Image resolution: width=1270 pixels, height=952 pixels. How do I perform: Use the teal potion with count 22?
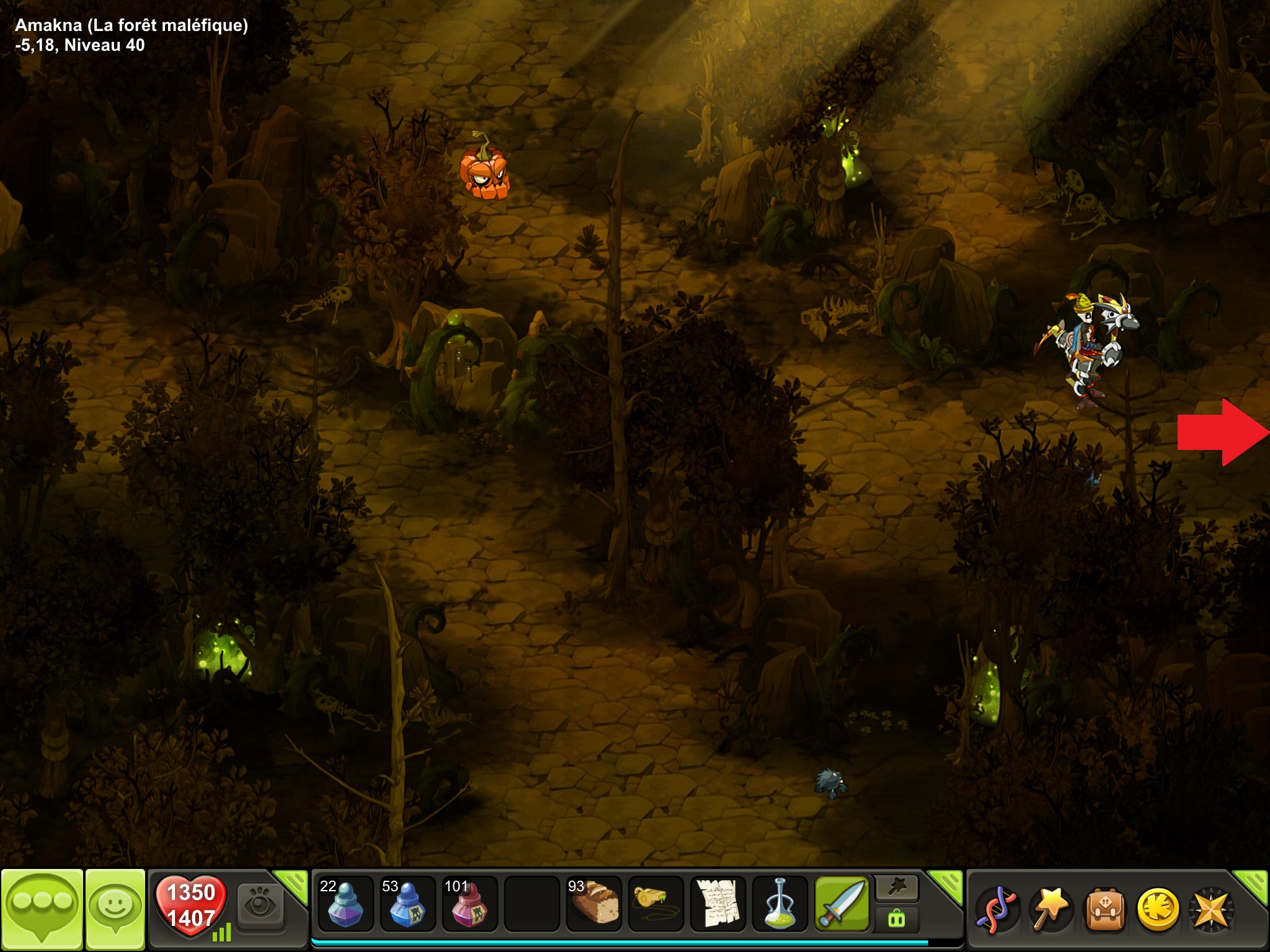(x=345, y=904)
